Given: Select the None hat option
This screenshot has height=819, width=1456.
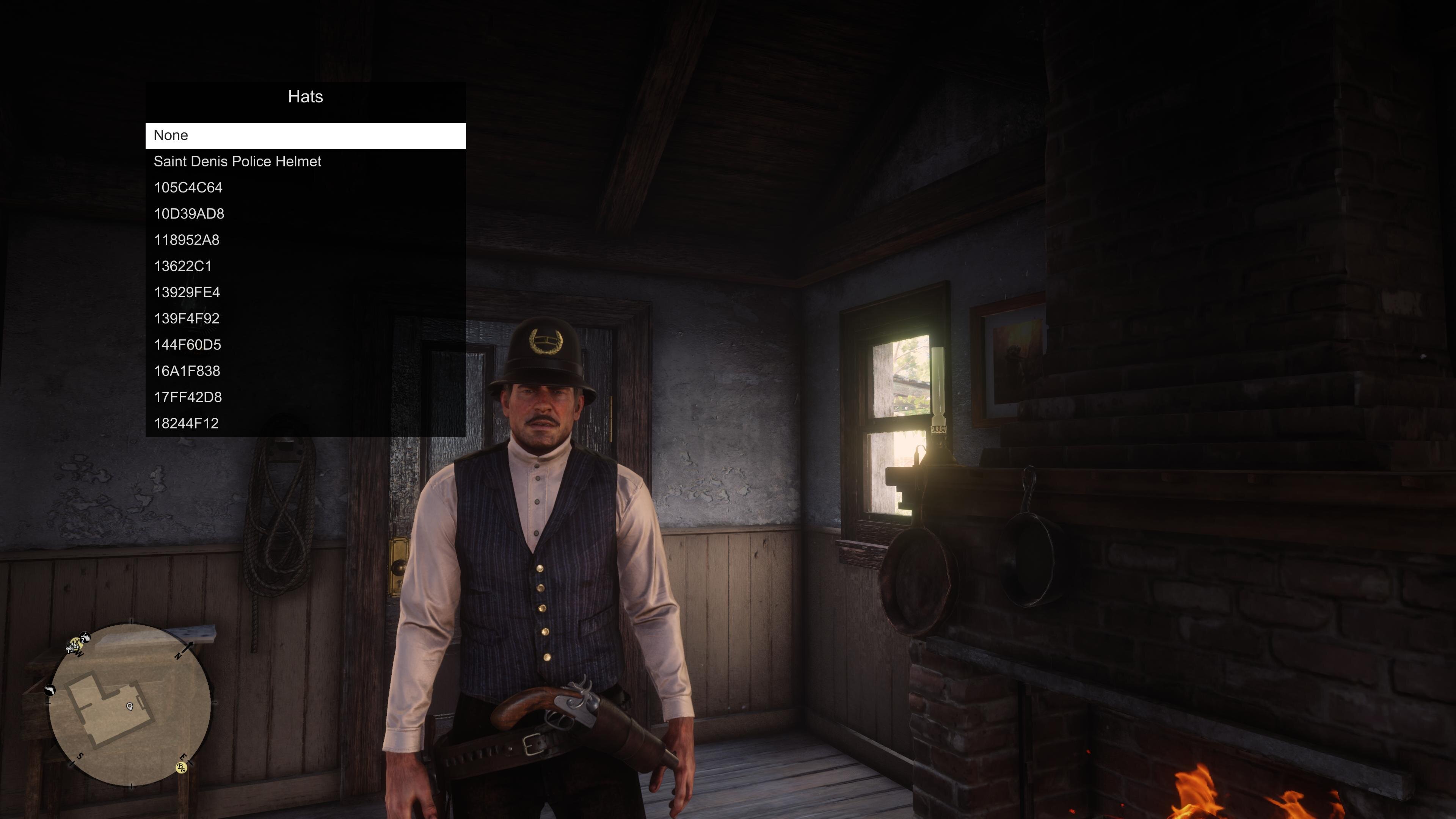Looking at the screenshot, I should [x=305, y=136].
